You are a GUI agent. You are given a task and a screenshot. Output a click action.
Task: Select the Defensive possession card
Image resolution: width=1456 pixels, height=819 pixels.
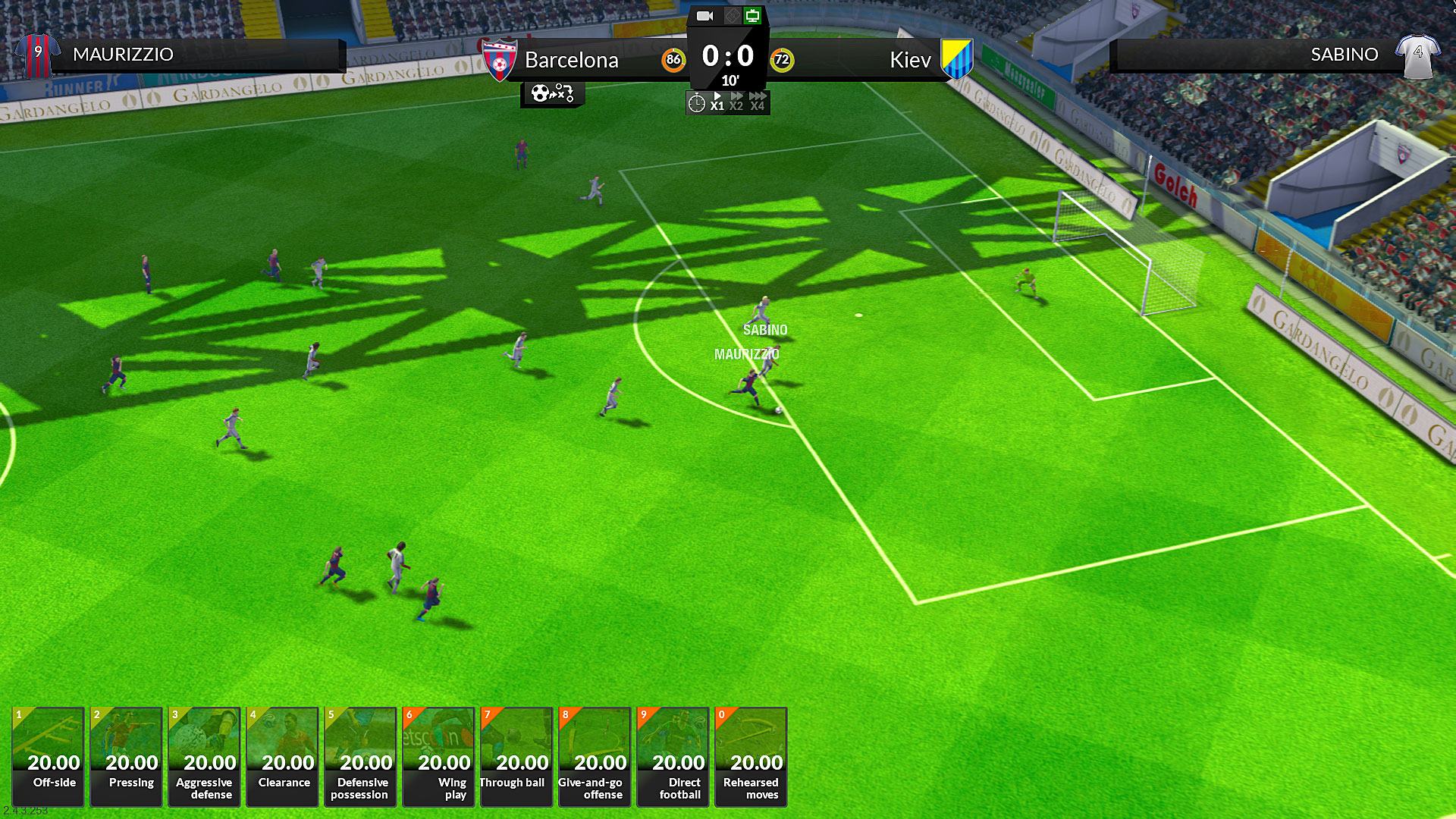click(x=360, y=756)
